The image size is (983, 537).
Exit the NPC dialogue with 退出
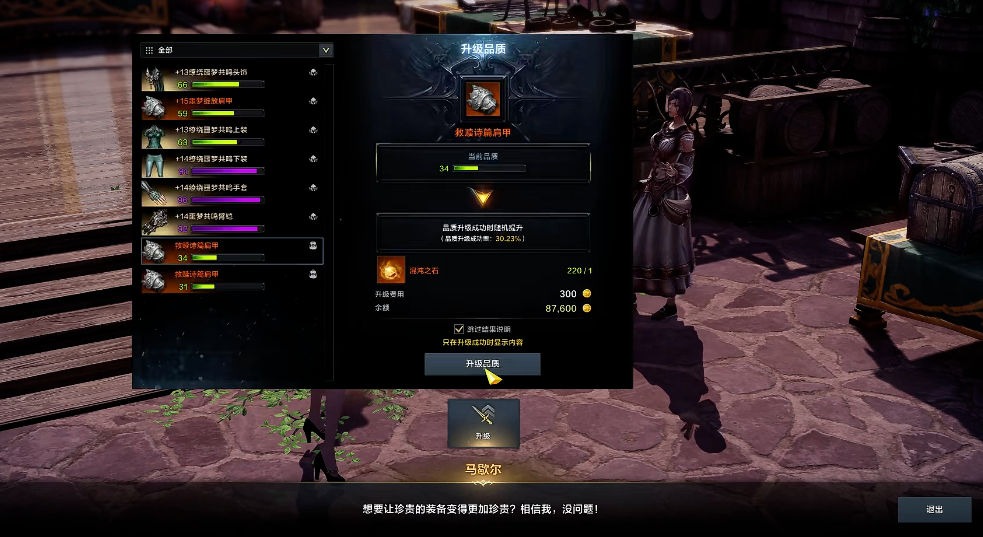coord(934,509)
